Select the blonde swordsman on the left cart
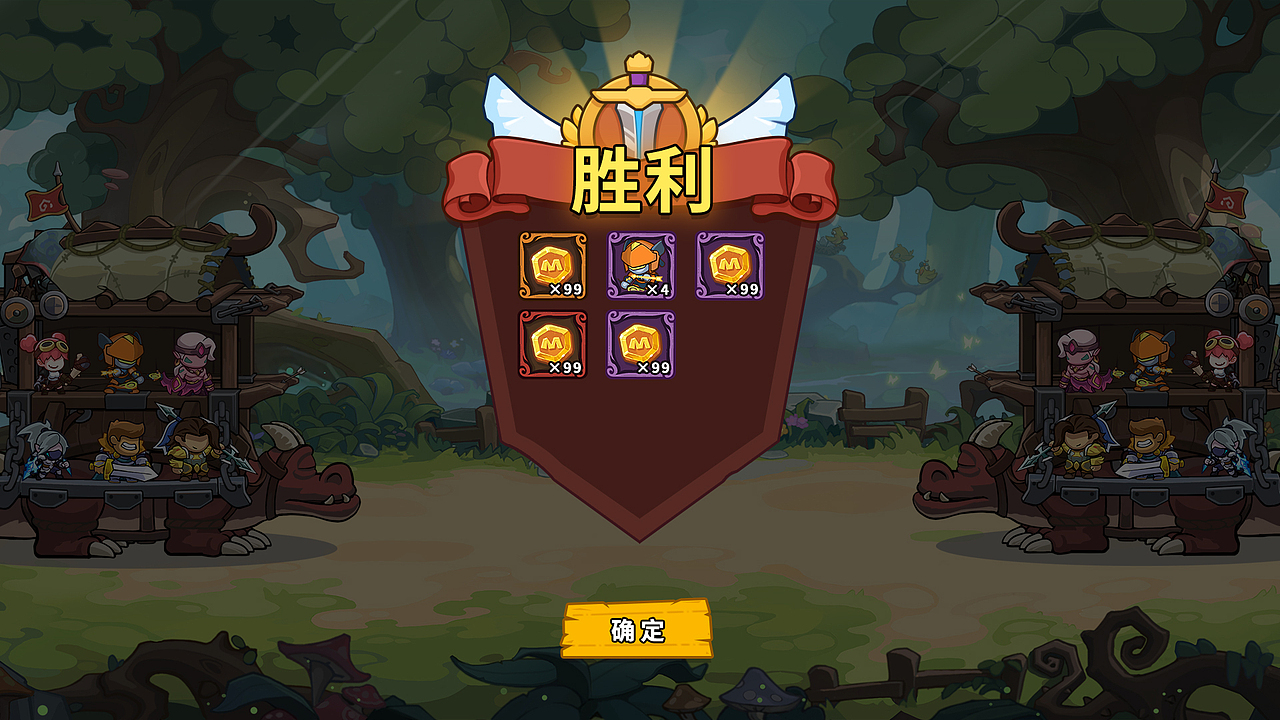 (125, 450)
